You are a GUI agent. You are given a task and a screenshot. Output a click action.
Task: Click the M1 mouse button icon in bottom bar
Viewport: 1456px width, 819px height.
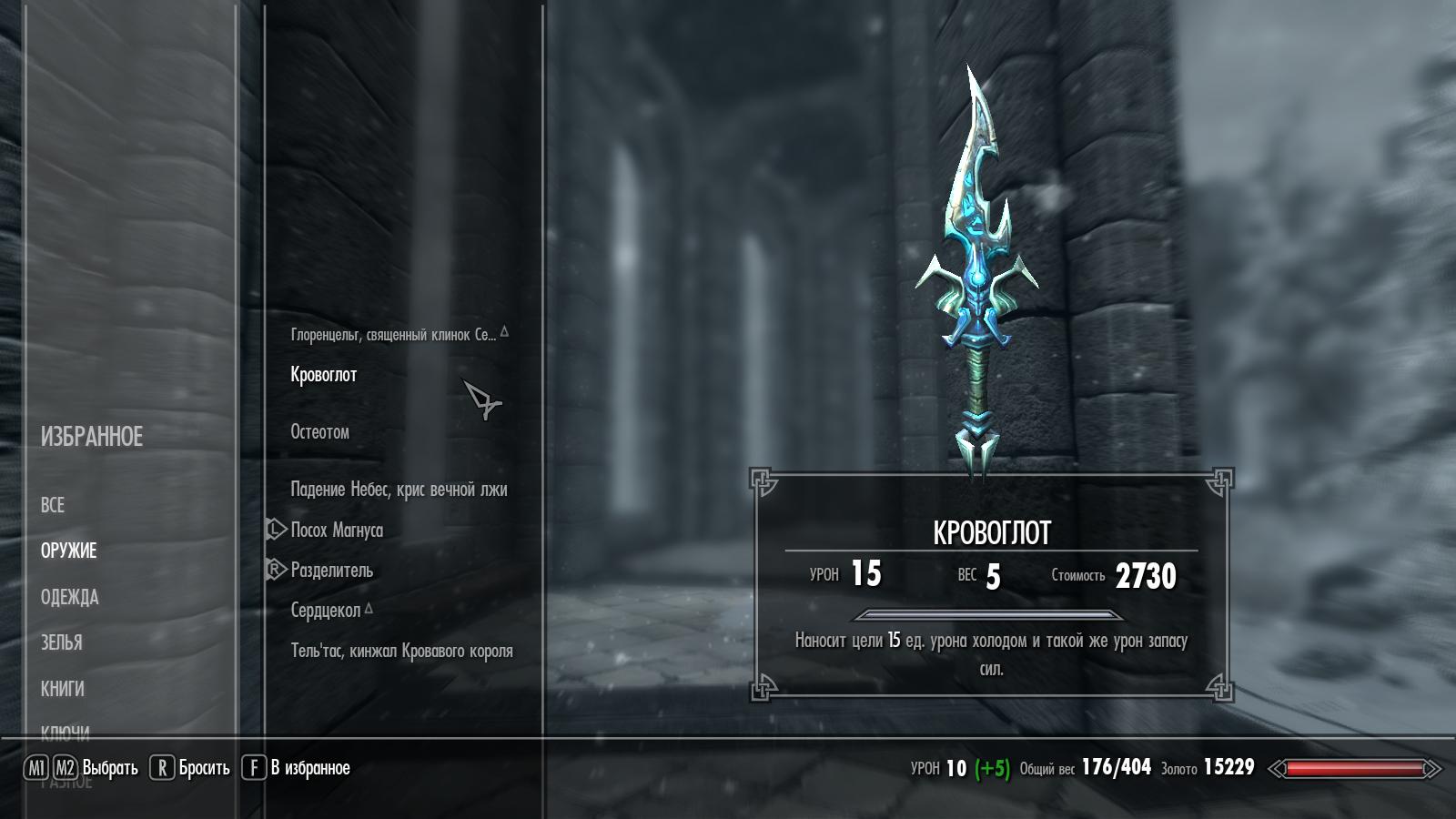coord(38,767)
